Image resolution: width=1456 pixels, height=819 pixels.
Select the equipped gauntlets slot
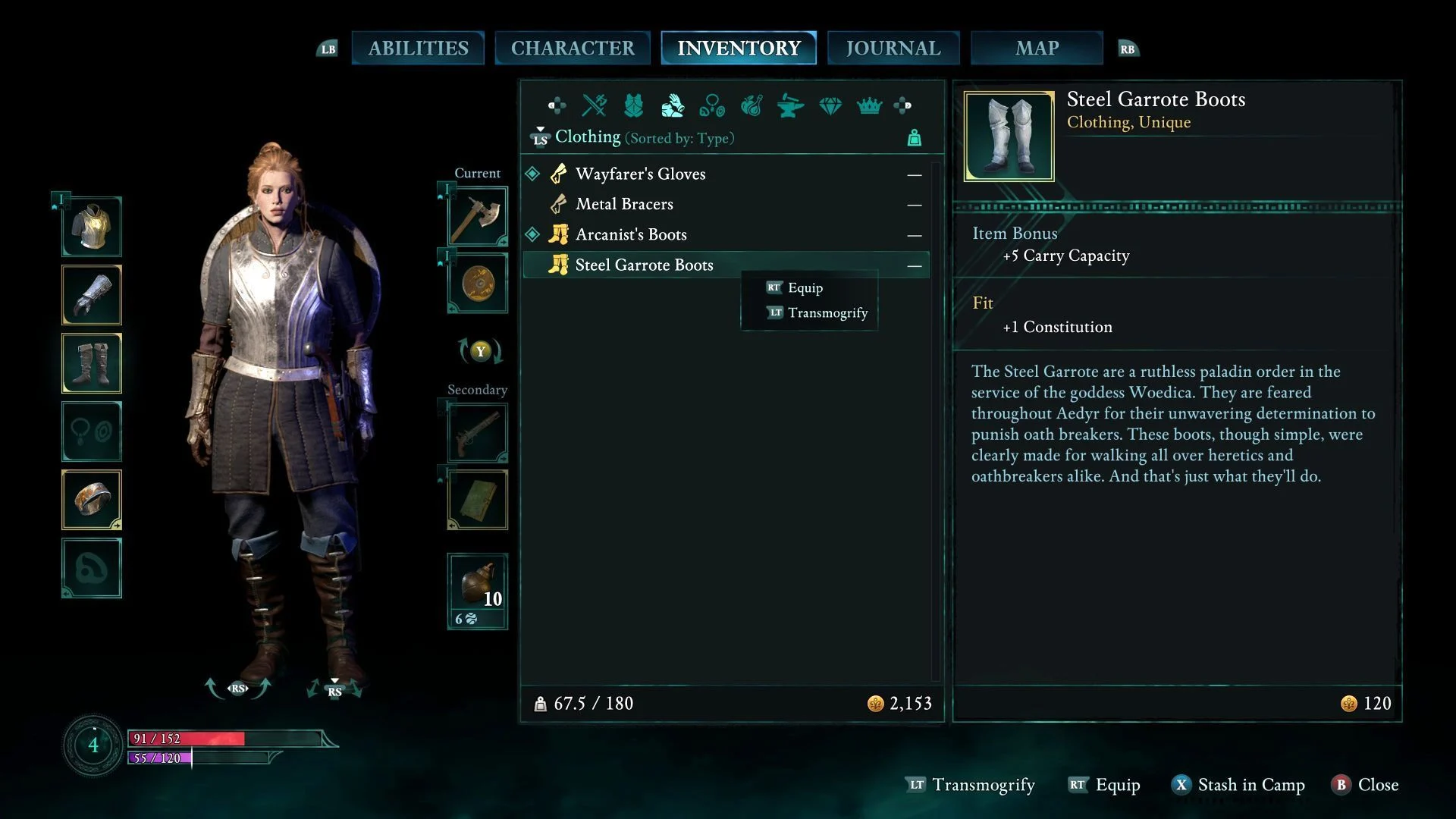tap(92, 295)
